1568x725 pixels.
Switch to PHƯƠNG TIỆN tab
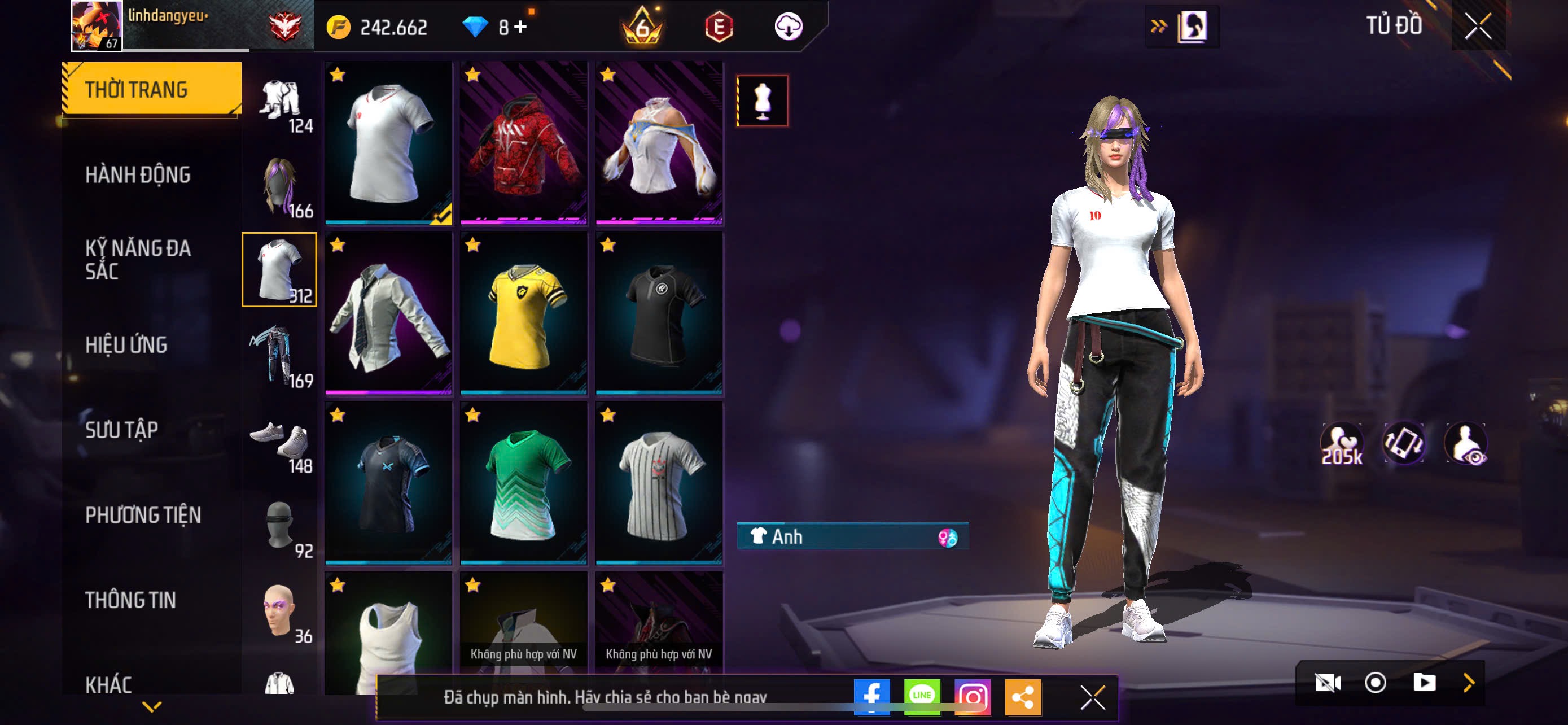point(143,516)
